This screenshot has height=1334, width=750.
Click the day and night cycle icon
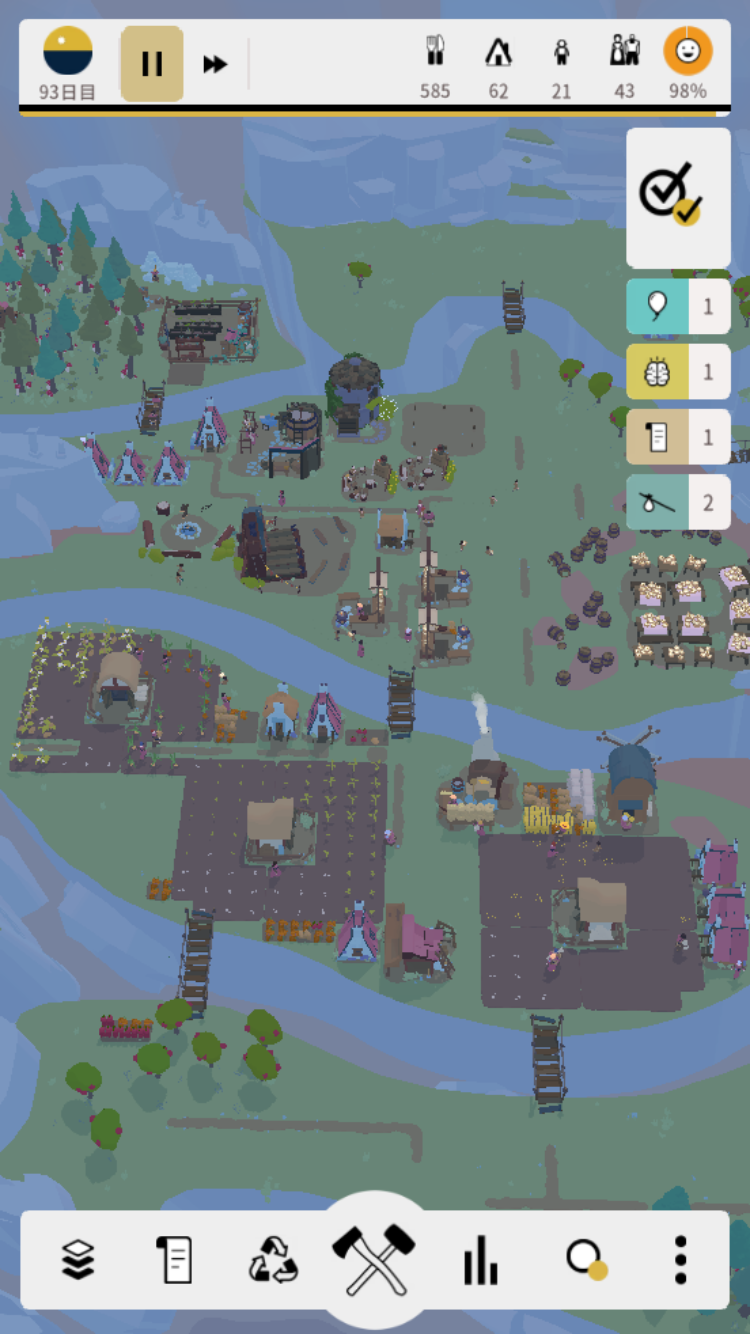tap(68, 52)
